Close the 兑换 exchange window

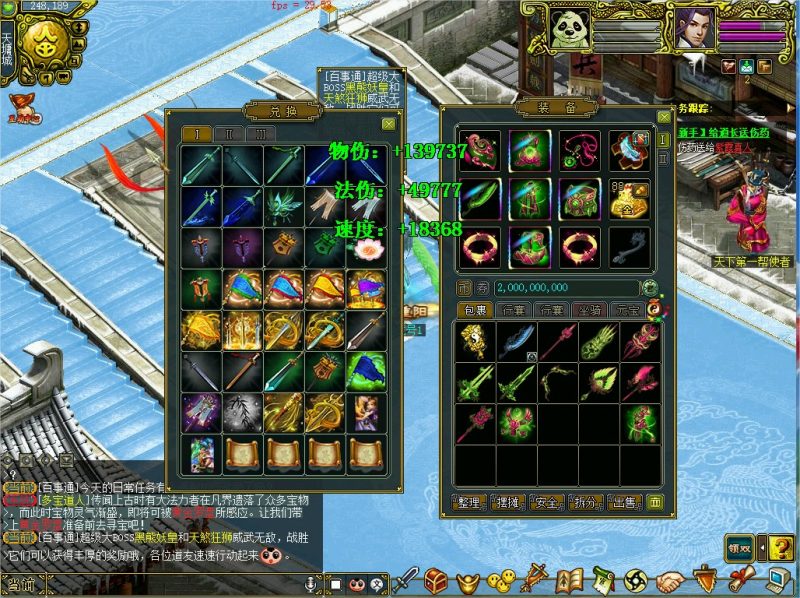point(388,123)
